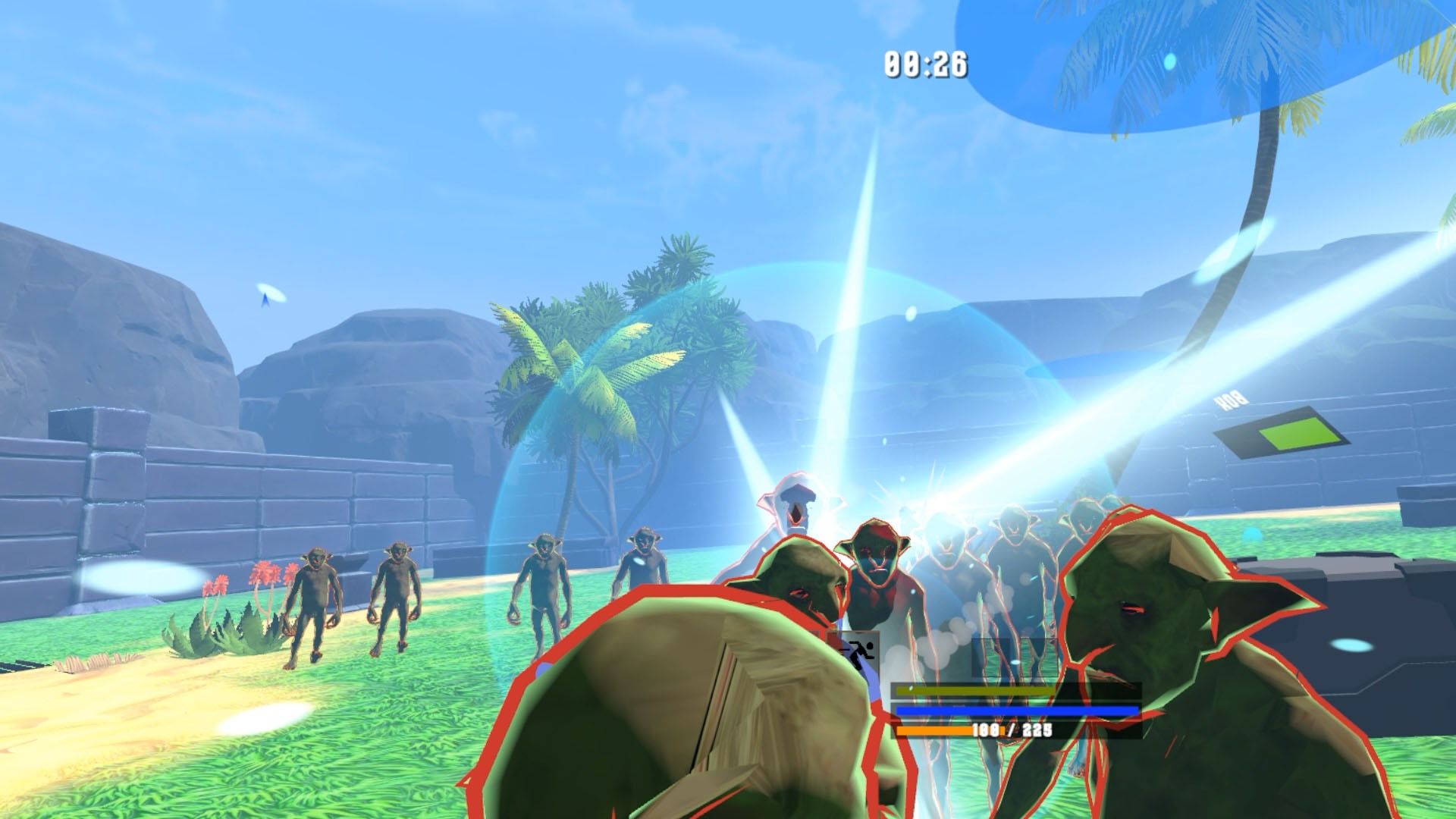Activate the running man sprint ability icon

[x=860, y=651]
